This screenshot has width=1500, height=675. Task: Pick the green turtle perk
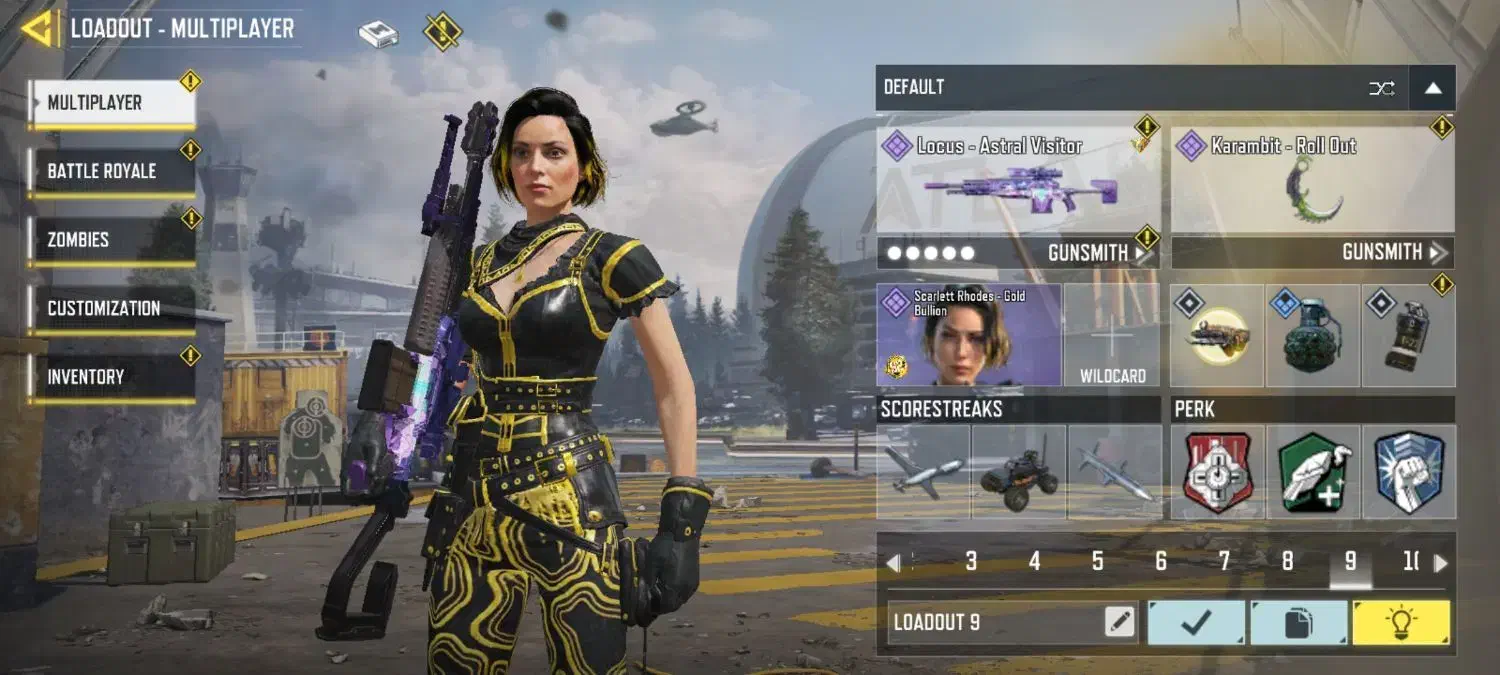[x=1313, y=472]
